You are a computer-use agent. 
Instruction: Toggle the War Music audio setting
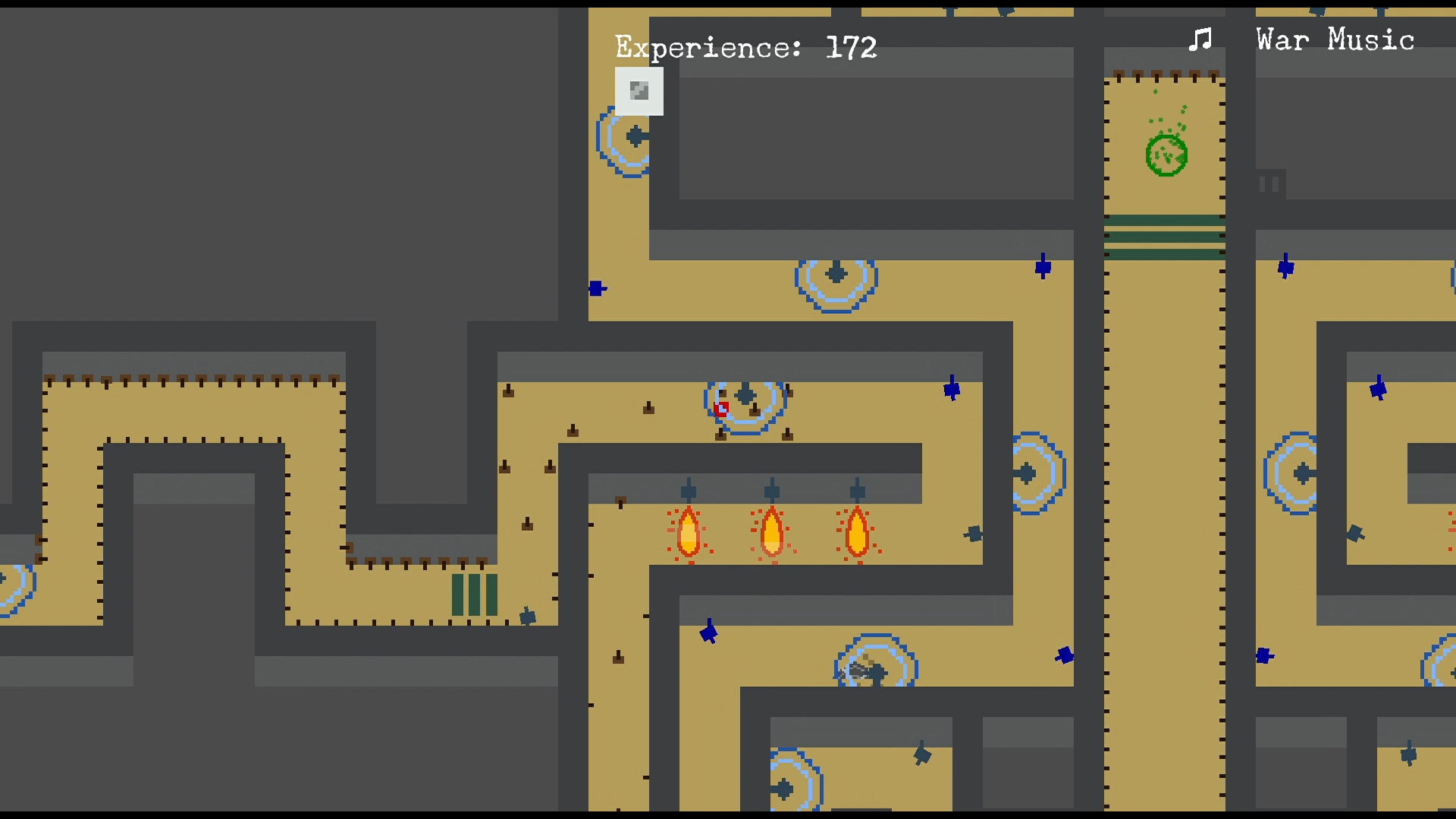(x=1334, y=39)
